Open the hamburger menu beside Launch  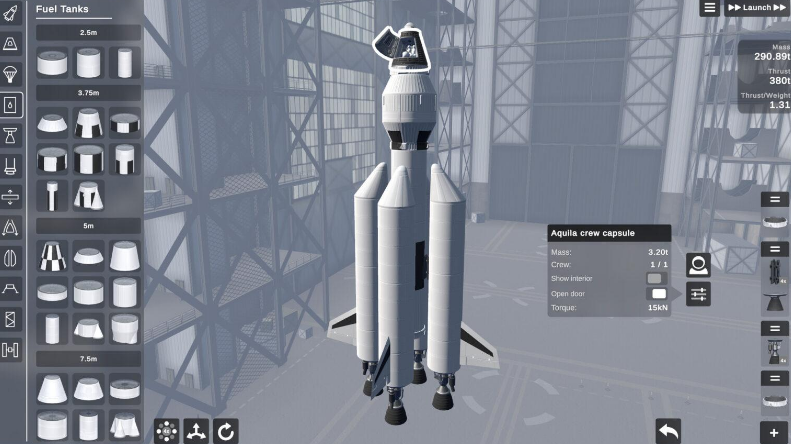(x=710, y=8)
